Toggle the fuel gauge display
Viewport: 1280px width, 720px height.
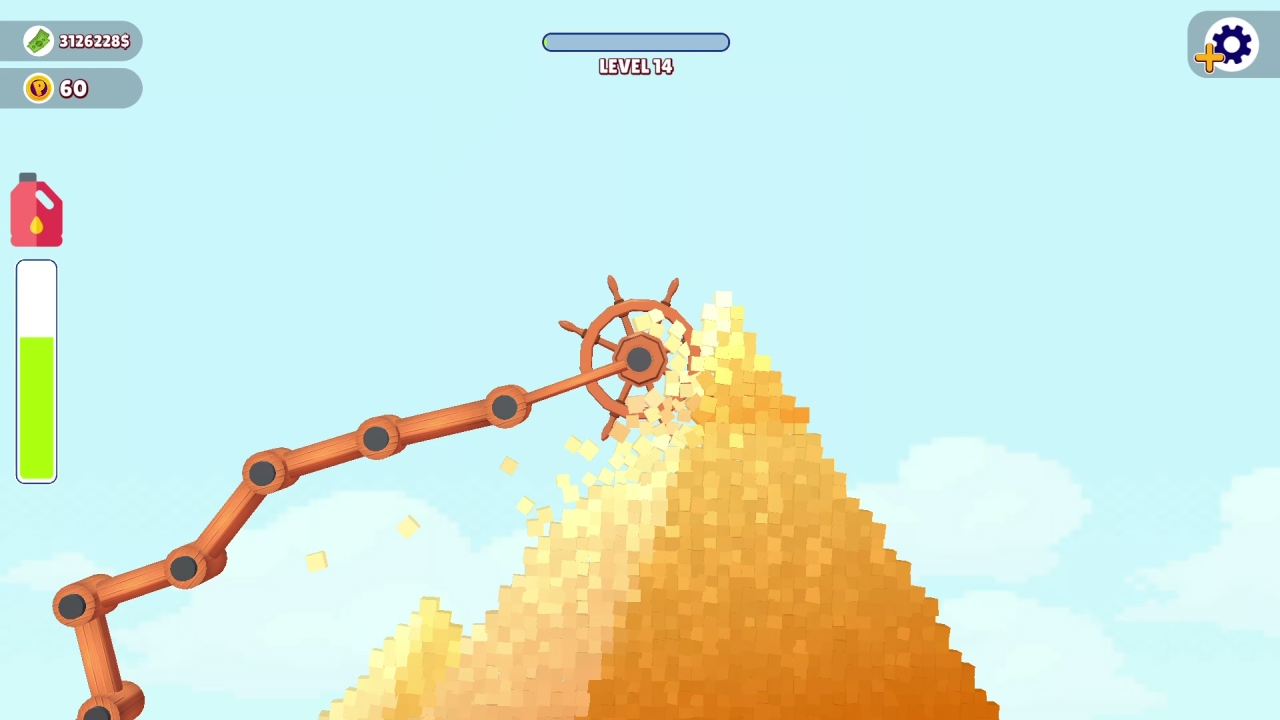click(36, 370)
